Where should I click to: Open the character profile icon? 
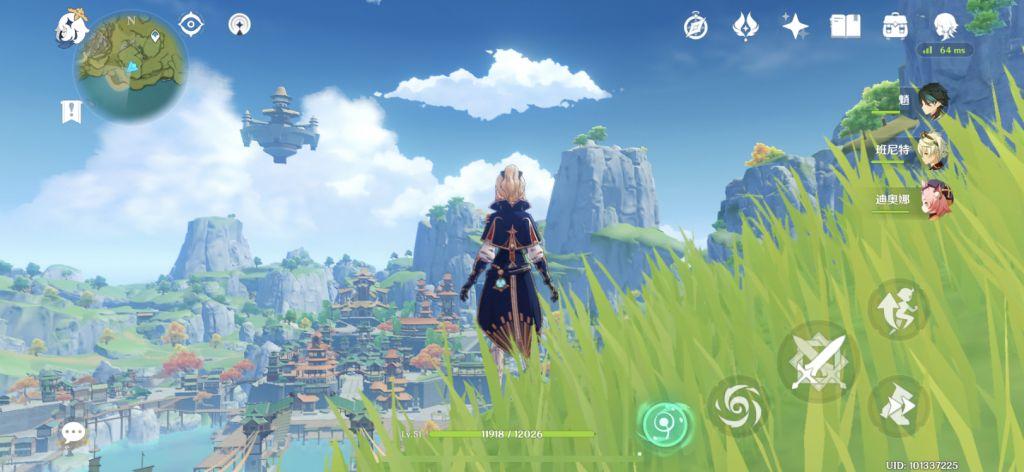tap(945, 27)
